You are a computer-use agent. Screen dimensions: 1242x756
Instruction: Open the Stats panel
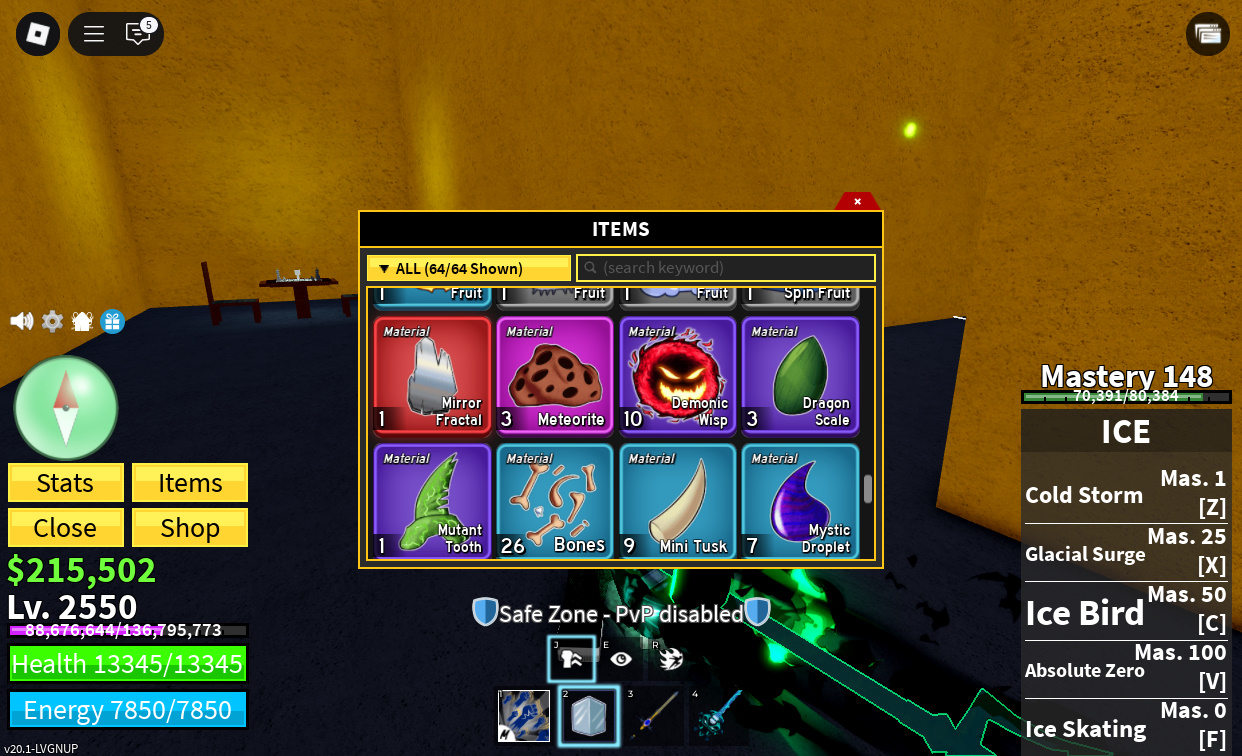(66, 483)
